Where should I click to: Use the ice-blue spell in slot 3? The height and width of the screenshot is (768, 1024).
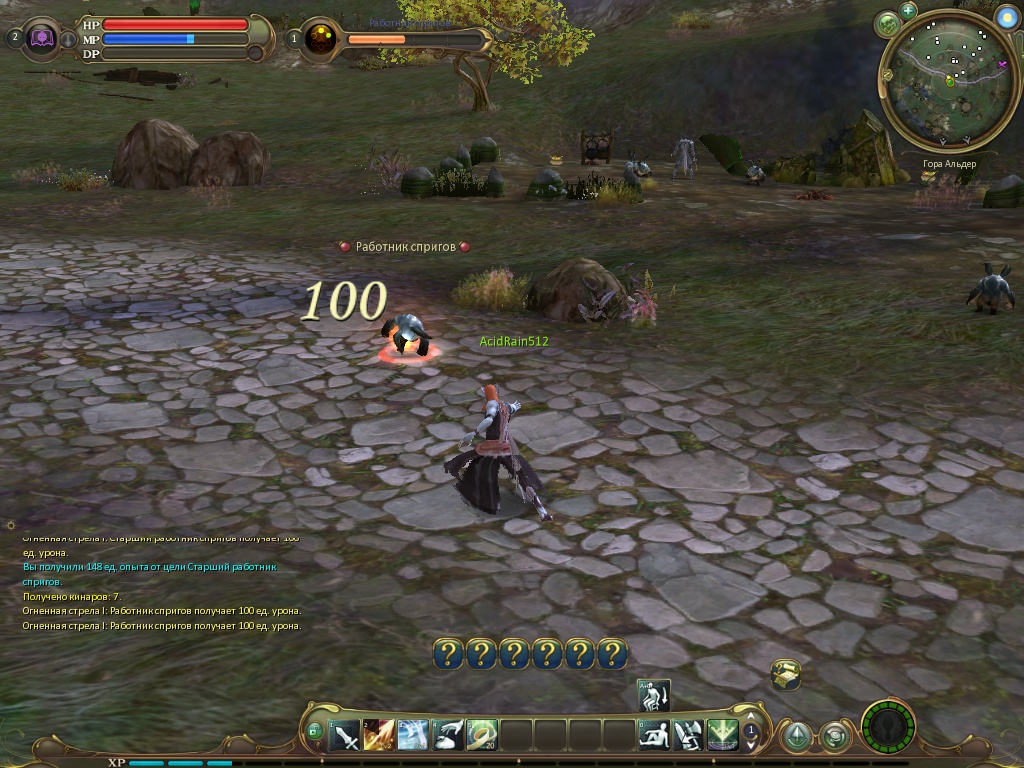(x=413, y=736)
